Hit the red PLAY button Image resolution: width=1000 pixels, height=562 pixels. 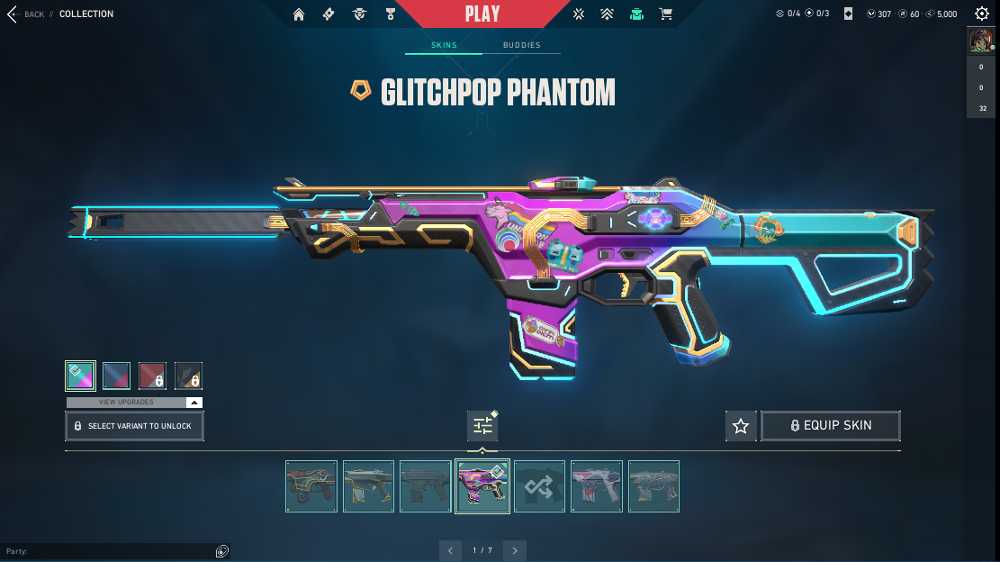(483, 14)
